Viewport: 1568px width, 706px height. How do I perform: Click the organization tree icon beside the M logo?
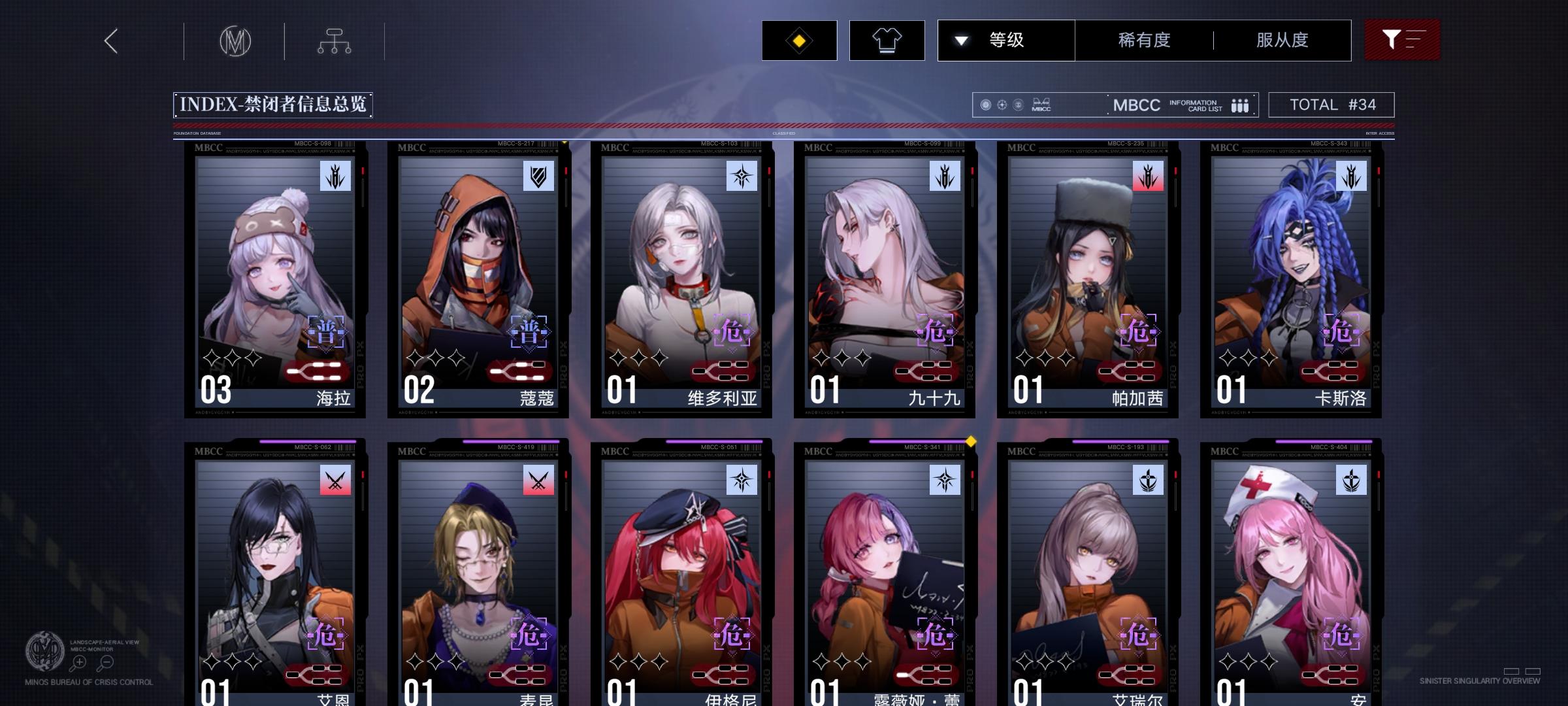pyautogui.click(x=335, y=41)
